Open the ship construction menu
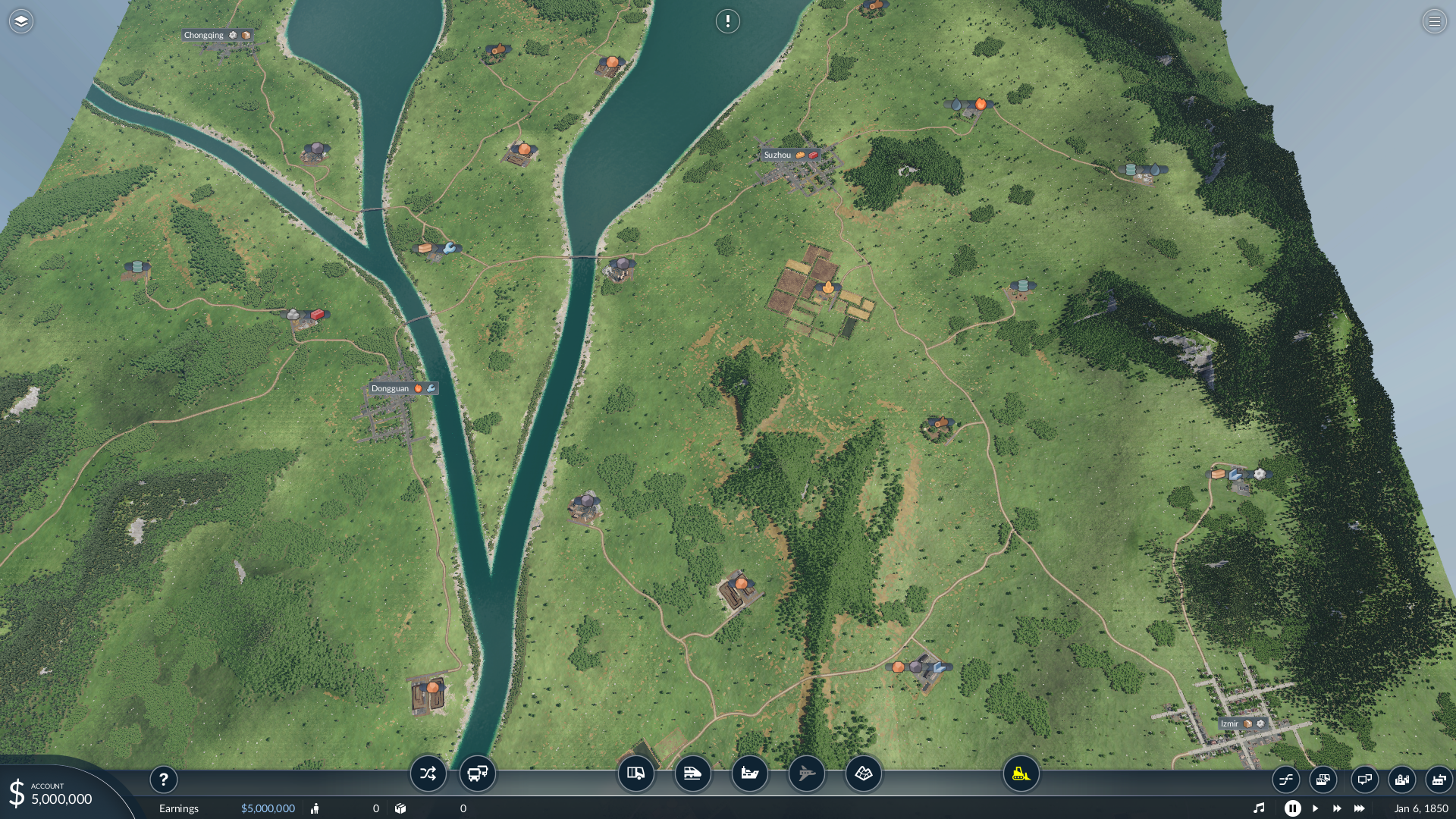This screenshot has width=1456, height=819. pyautogui.click(x=749, y=773)
